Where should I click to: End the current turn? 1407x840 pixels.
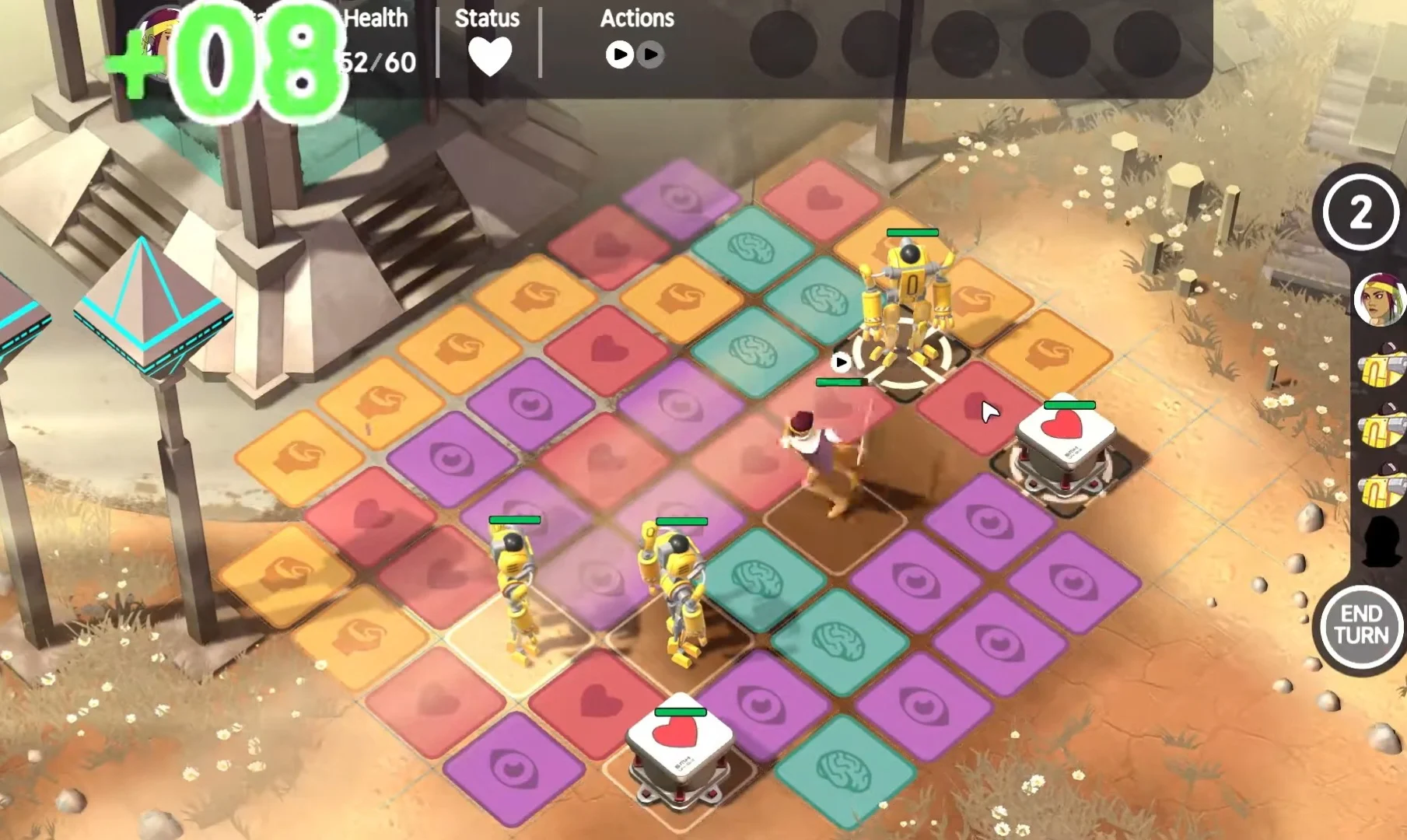tap(1361, 626)
